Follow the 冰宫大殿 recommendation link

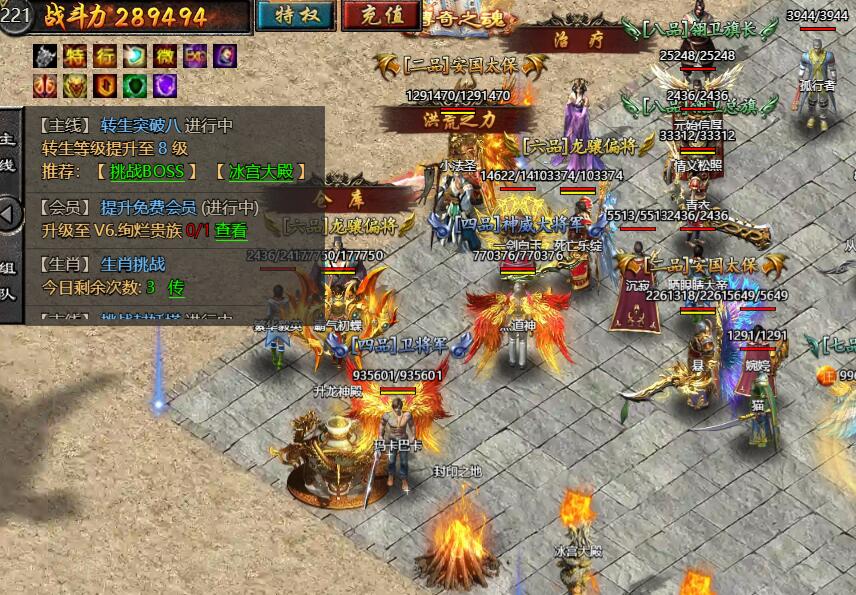click(261, 171)
